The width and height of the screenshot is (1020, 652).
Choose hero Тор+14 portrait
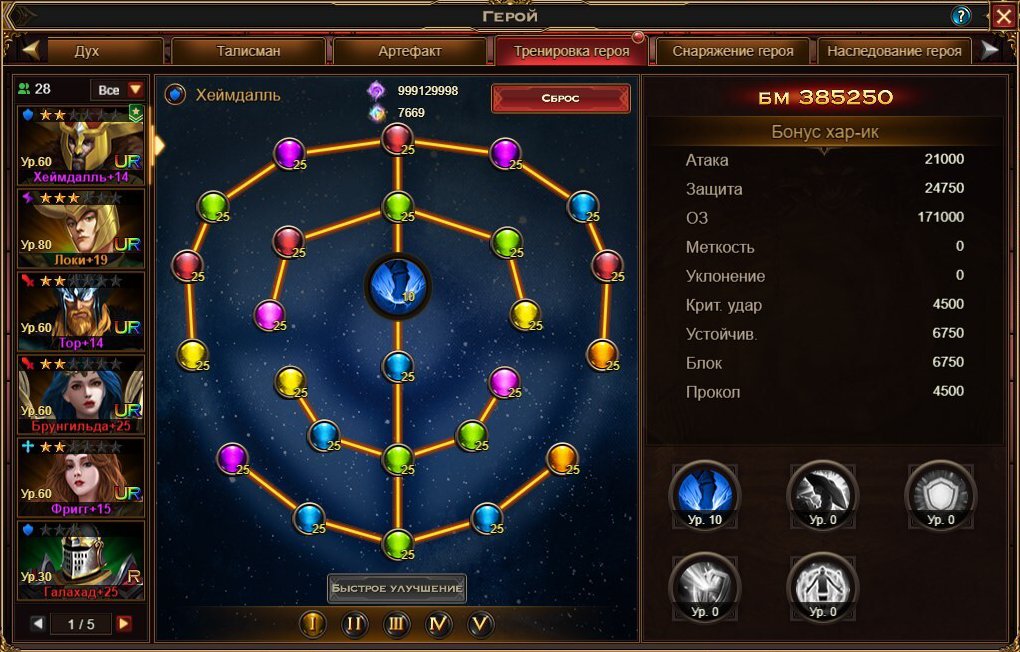pyautogui.click(x=81, y=311)
